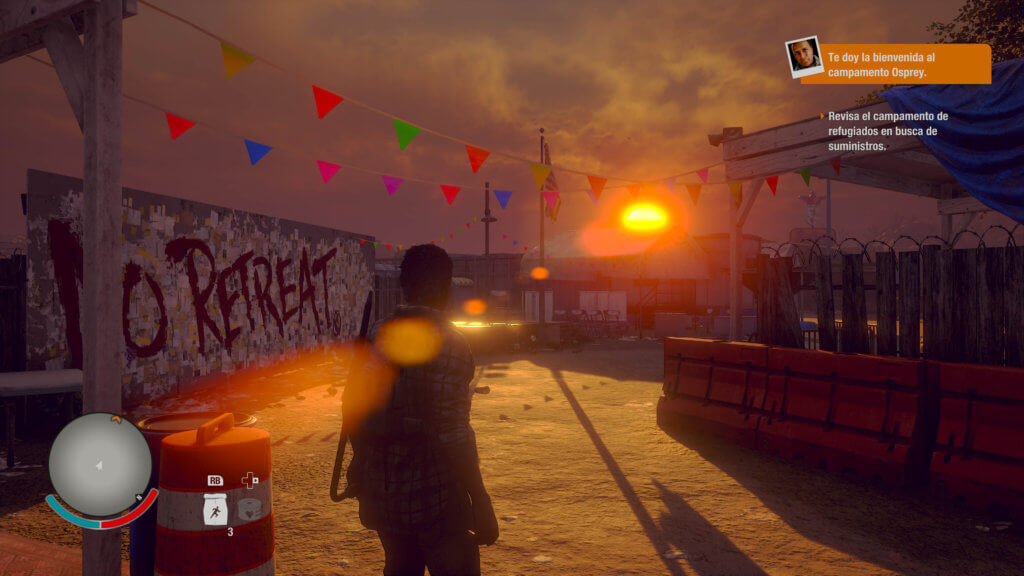1024x576 pixels.
Task: Select the greyed-out heart bandage item slot
Action: (x=249, y=509)
